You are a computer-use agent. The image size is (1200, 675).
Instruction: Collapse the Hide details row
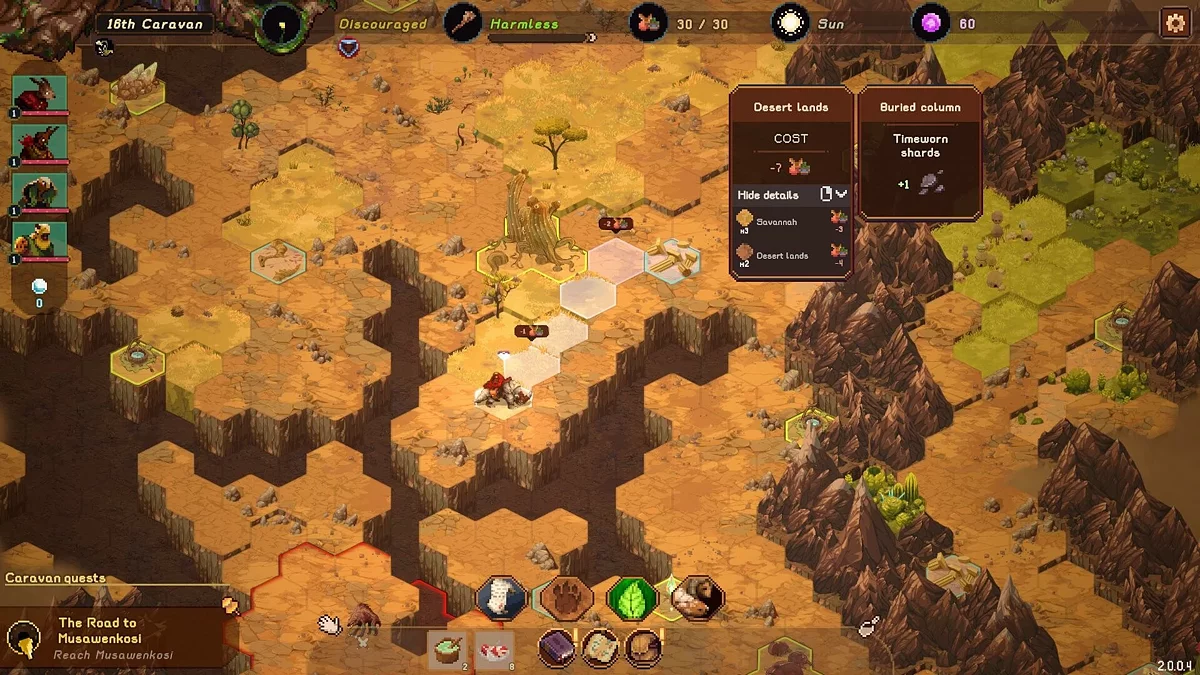pyautogui.click(x=833, y=194)
